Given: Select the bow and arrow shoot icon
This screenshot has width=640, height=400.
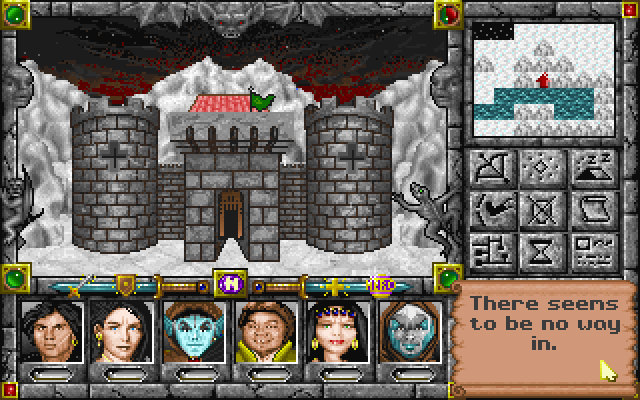Looking at the screenshot, I should (x=492, y=167).
